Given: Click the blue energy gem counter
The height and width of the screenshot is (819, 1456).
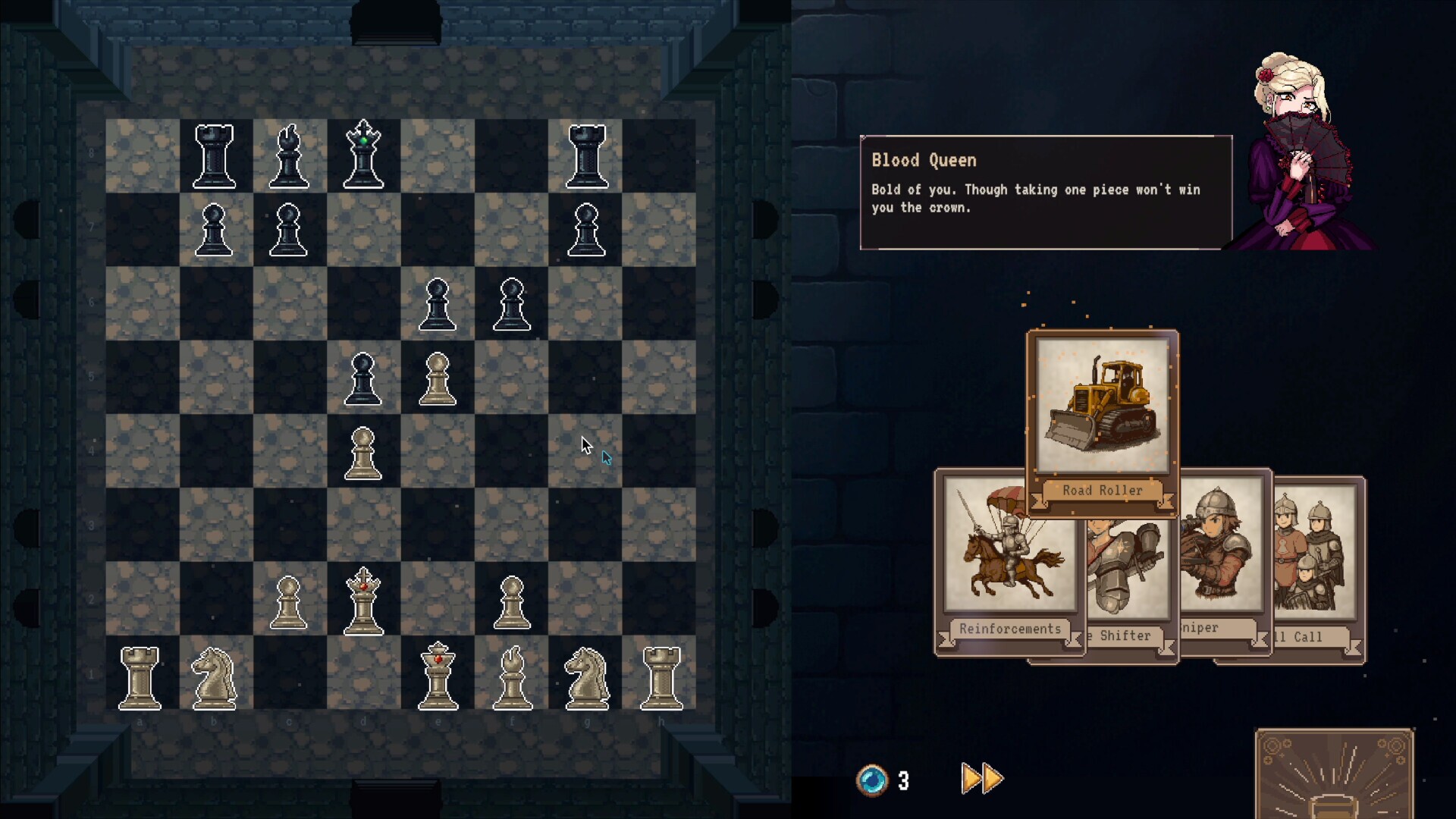Looking at the screenshot, I should [874, 780].
